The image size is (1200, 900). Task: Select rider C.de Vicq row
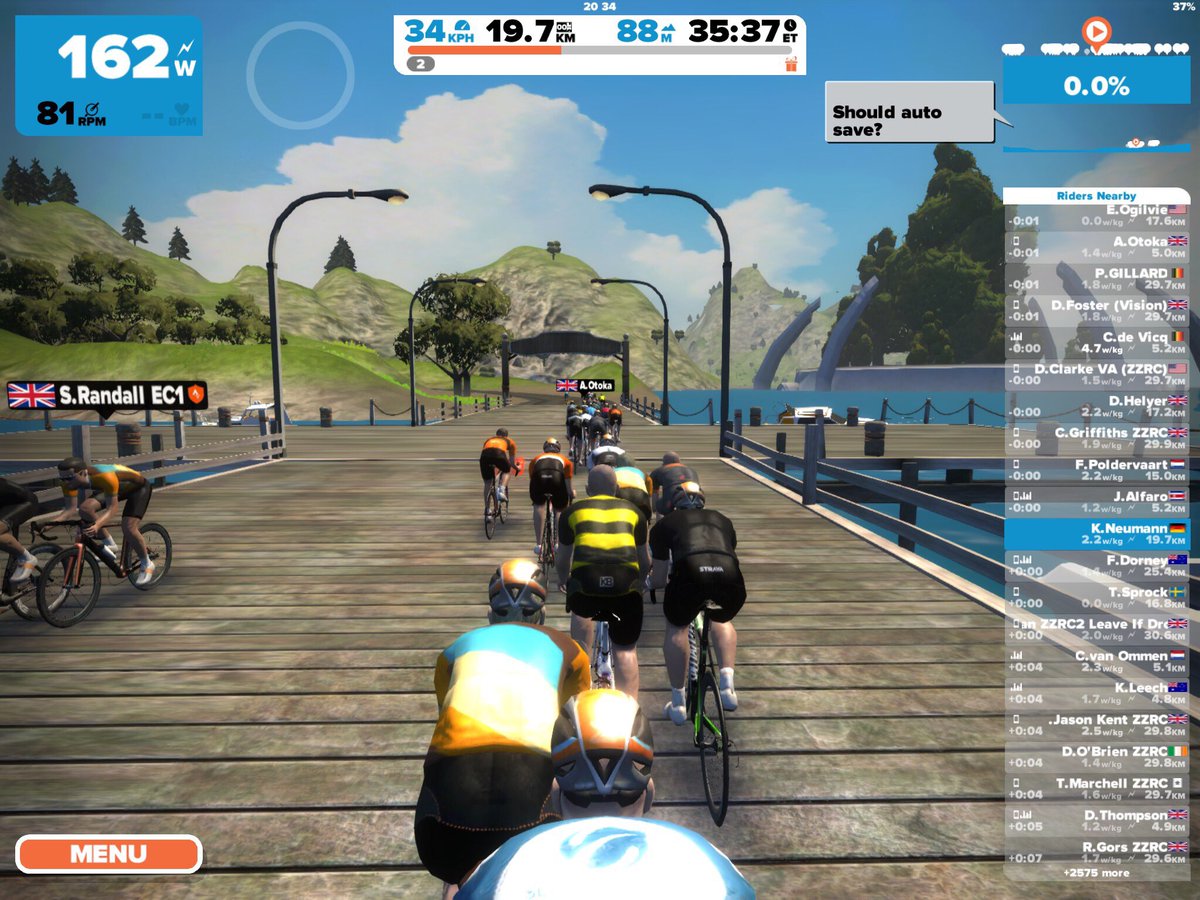[x=1096, y=343]
